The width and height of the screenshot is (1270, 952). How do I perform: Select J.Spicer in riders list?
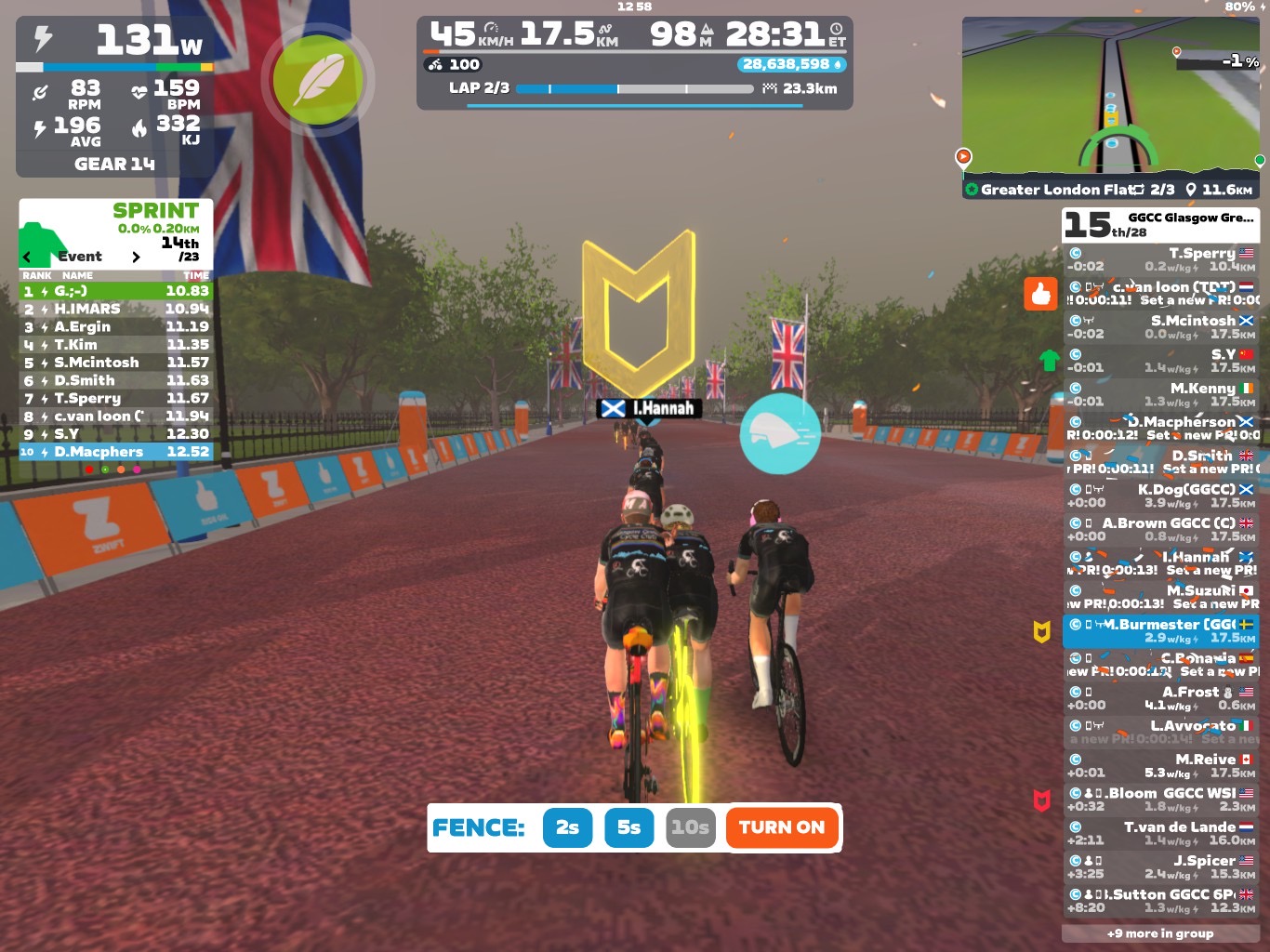click(1160, 867)
